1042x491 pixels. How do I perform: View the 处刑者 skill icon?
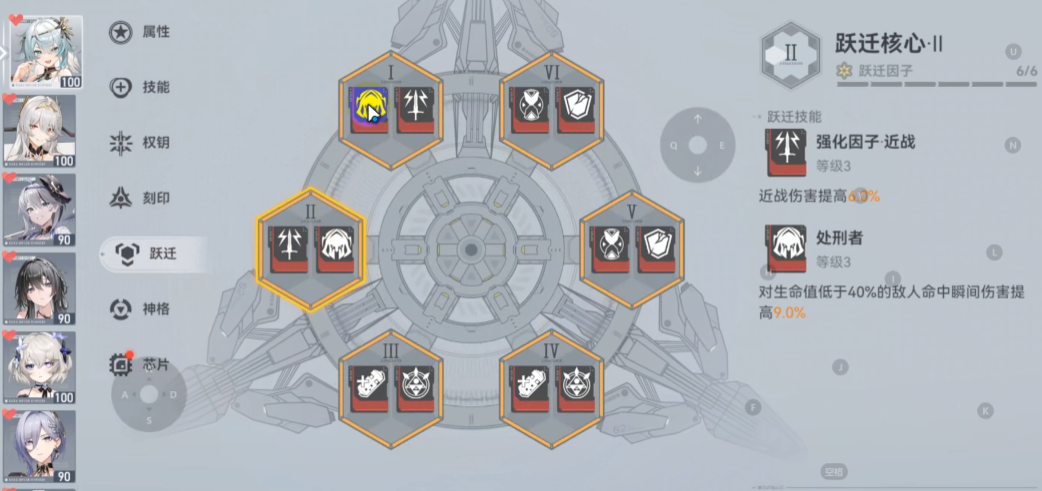pyautogui.click(x=783, y=250)
